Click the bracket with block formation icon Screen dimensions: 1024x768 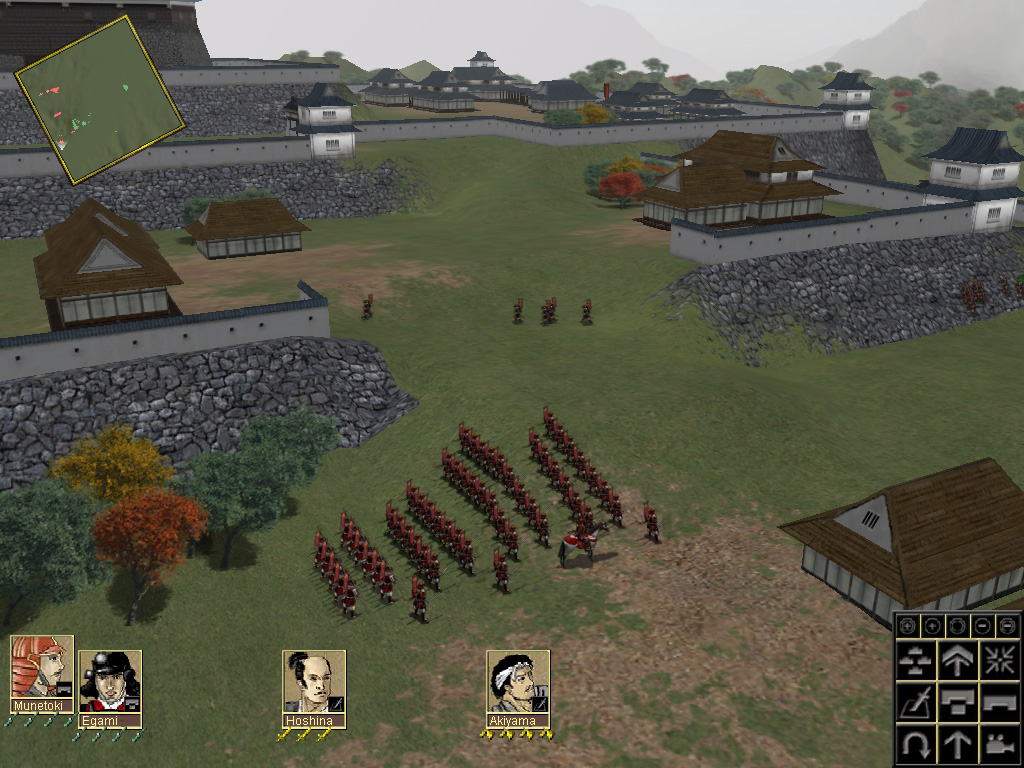958,701
